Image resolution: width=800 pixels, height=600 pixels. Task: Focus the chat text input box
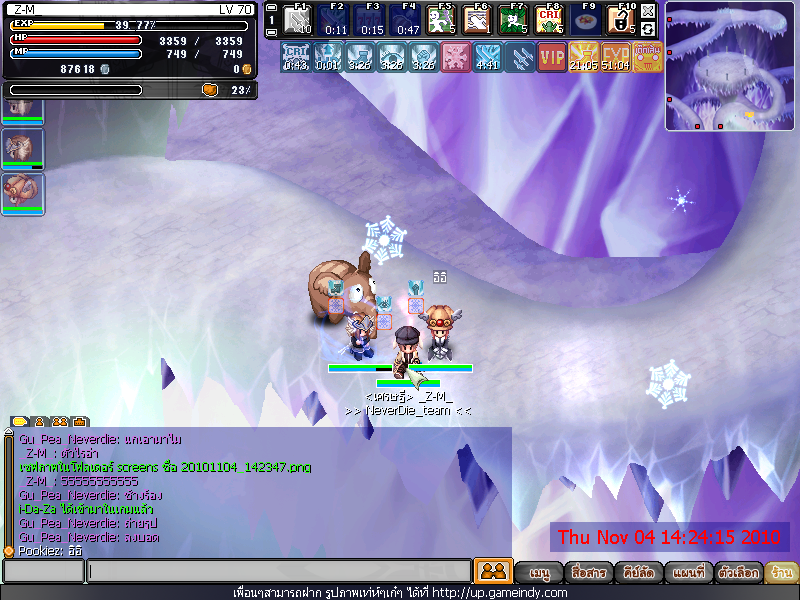278,571
